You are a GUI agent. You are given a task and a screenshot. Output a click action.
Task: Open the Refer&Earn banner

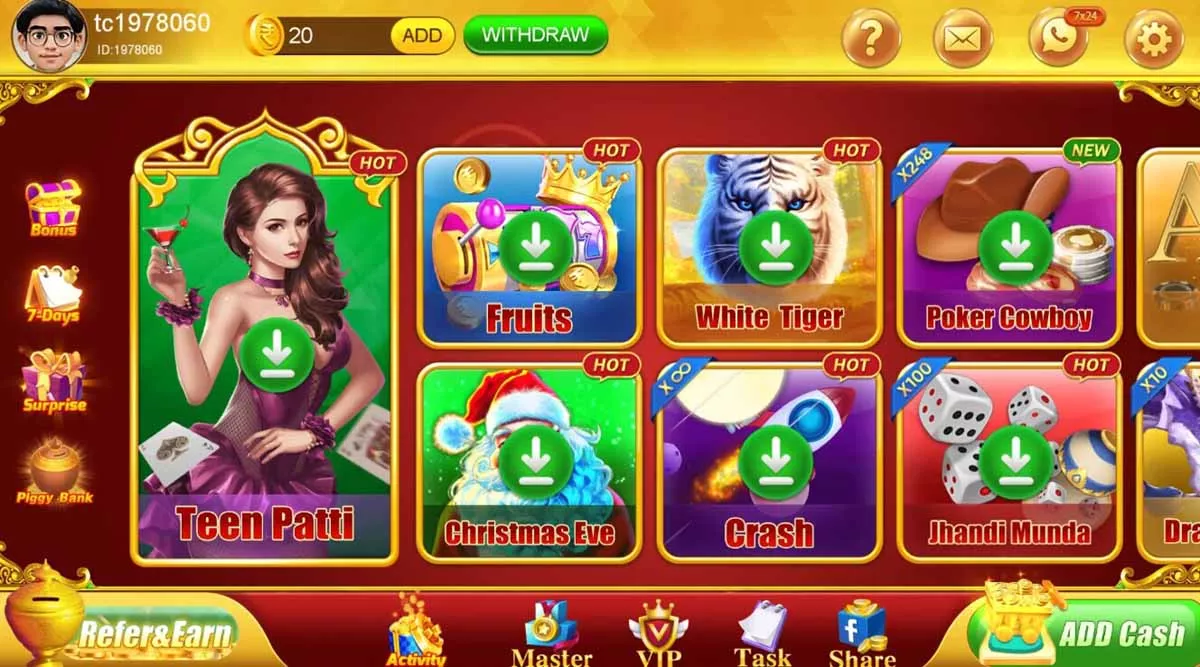click(x=155, y=633)
